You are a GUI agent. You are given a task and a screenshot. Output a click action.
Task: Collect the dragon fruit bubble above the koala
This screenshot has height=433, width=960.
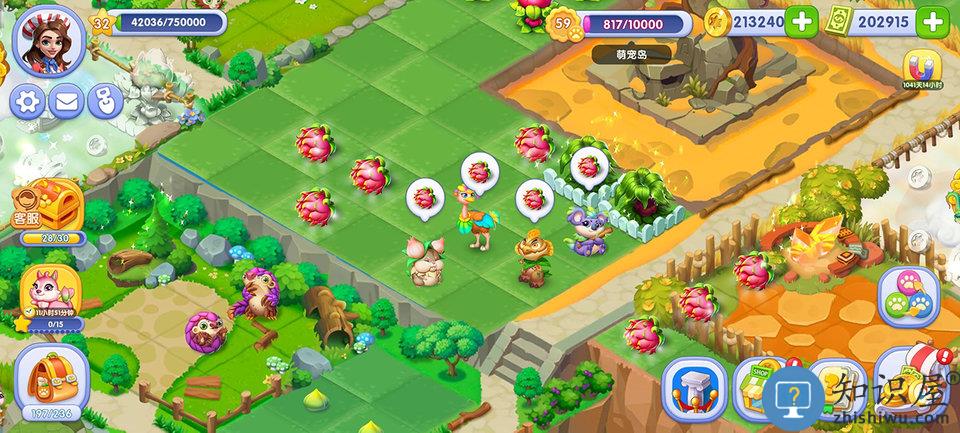click(x=591, y=163)
